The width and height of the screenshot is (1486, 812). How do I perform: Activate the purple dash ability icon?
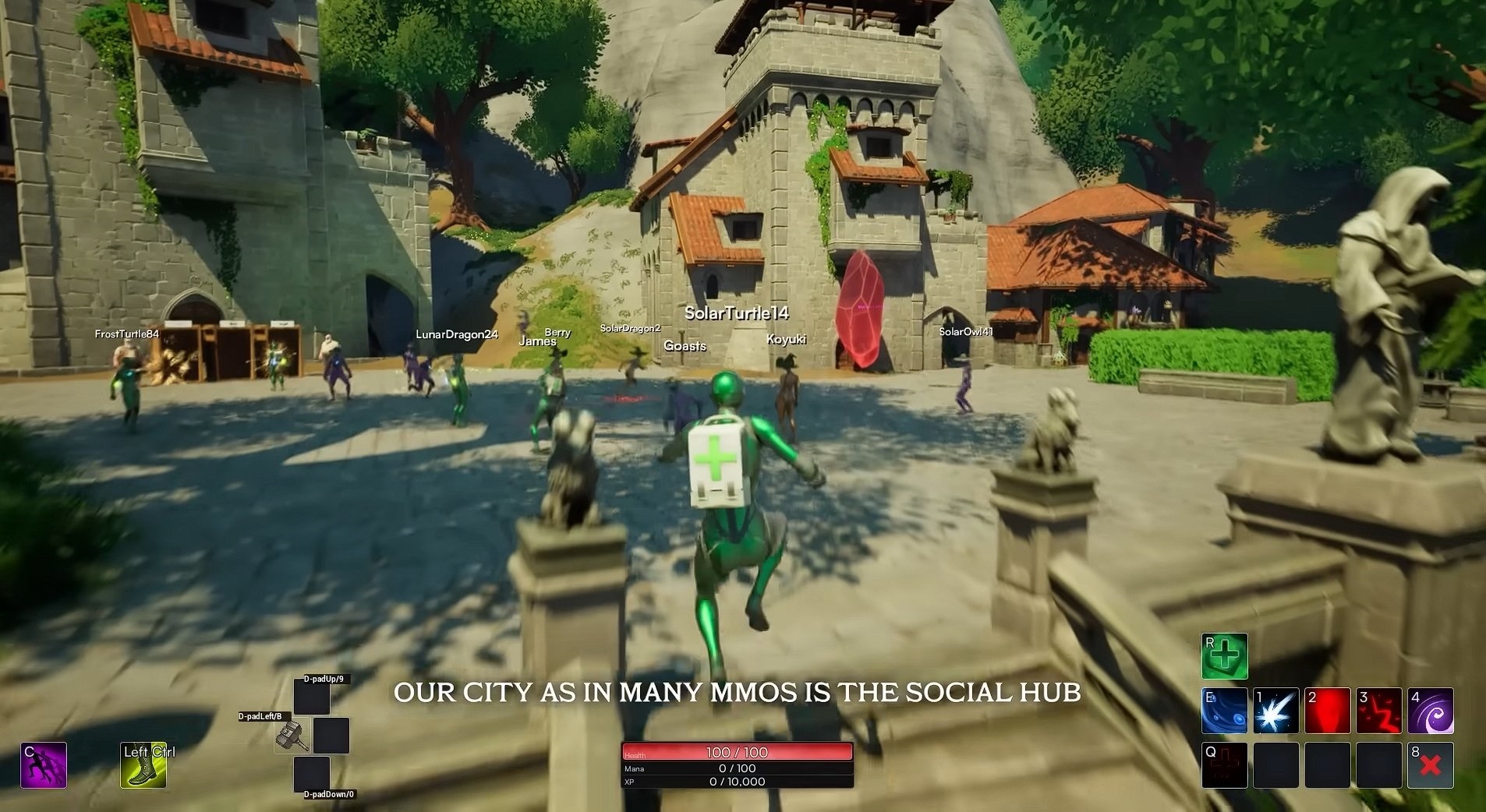click(44, 764)
